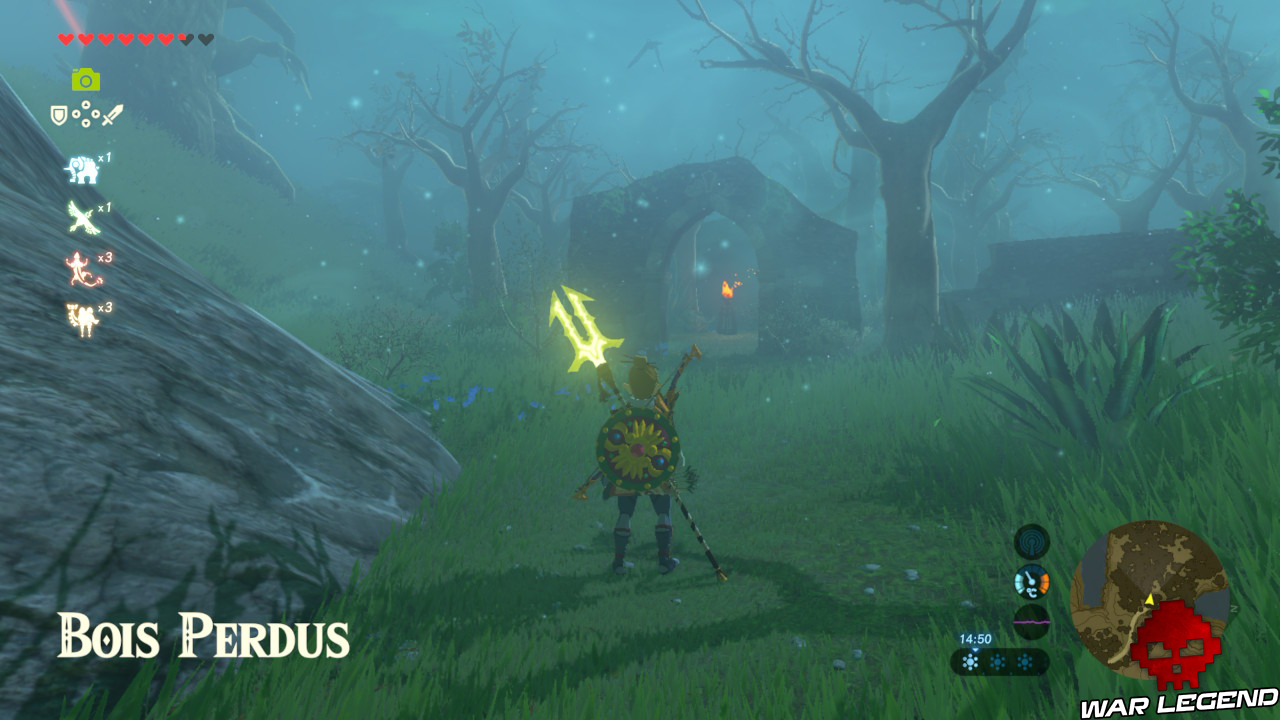Expand the d-pad quick-select wheel
Viewport: 1280px width, 720px height.
(x=87, y=114)
